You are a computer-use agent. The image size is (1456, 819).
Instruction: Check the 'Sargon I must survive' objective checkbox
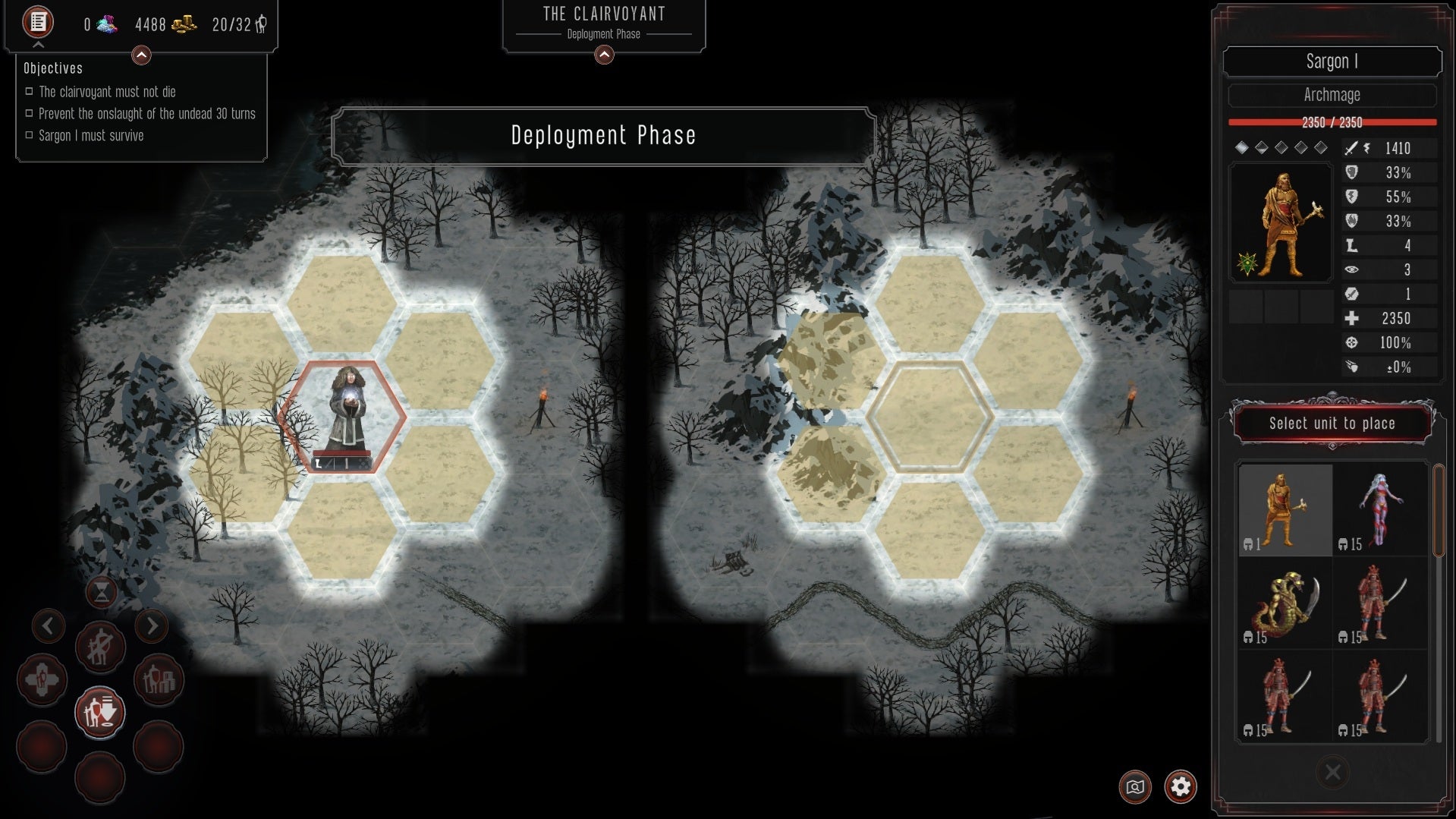29,135
